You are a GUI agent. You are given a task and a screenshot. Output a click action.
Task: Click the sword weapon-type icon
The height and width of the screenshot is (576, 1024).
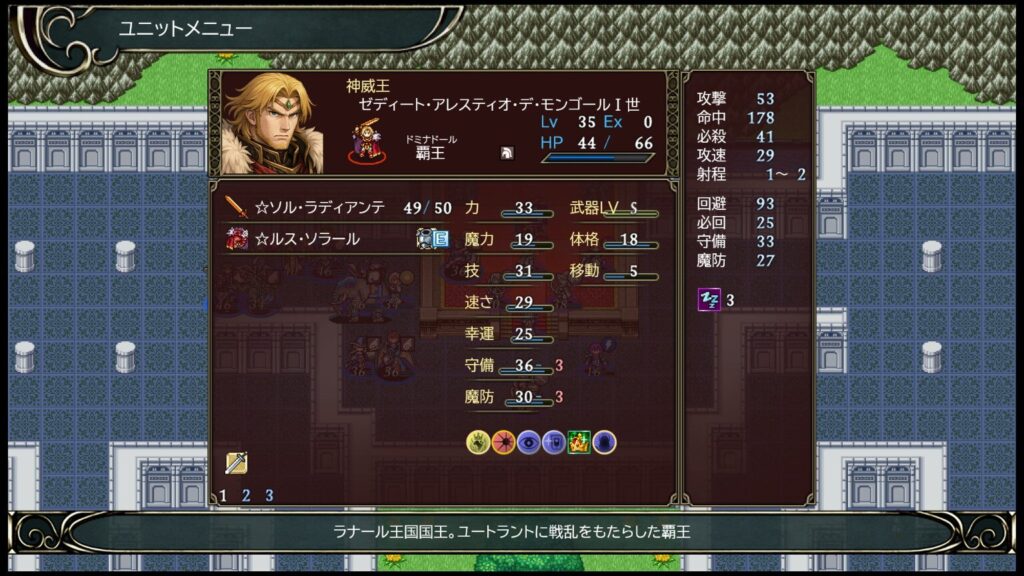pos(236,462)
